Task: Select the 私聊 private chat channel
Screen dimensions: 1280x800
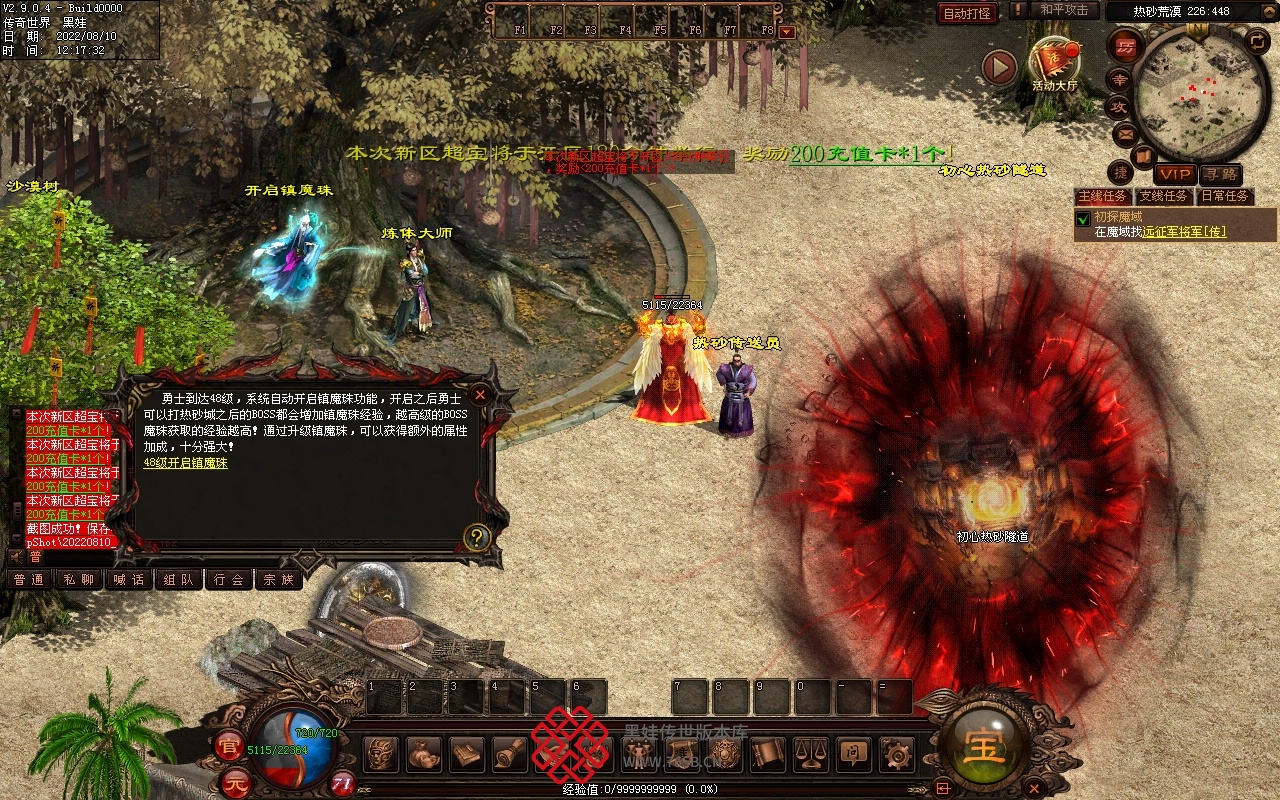Action: coord(78,579)
